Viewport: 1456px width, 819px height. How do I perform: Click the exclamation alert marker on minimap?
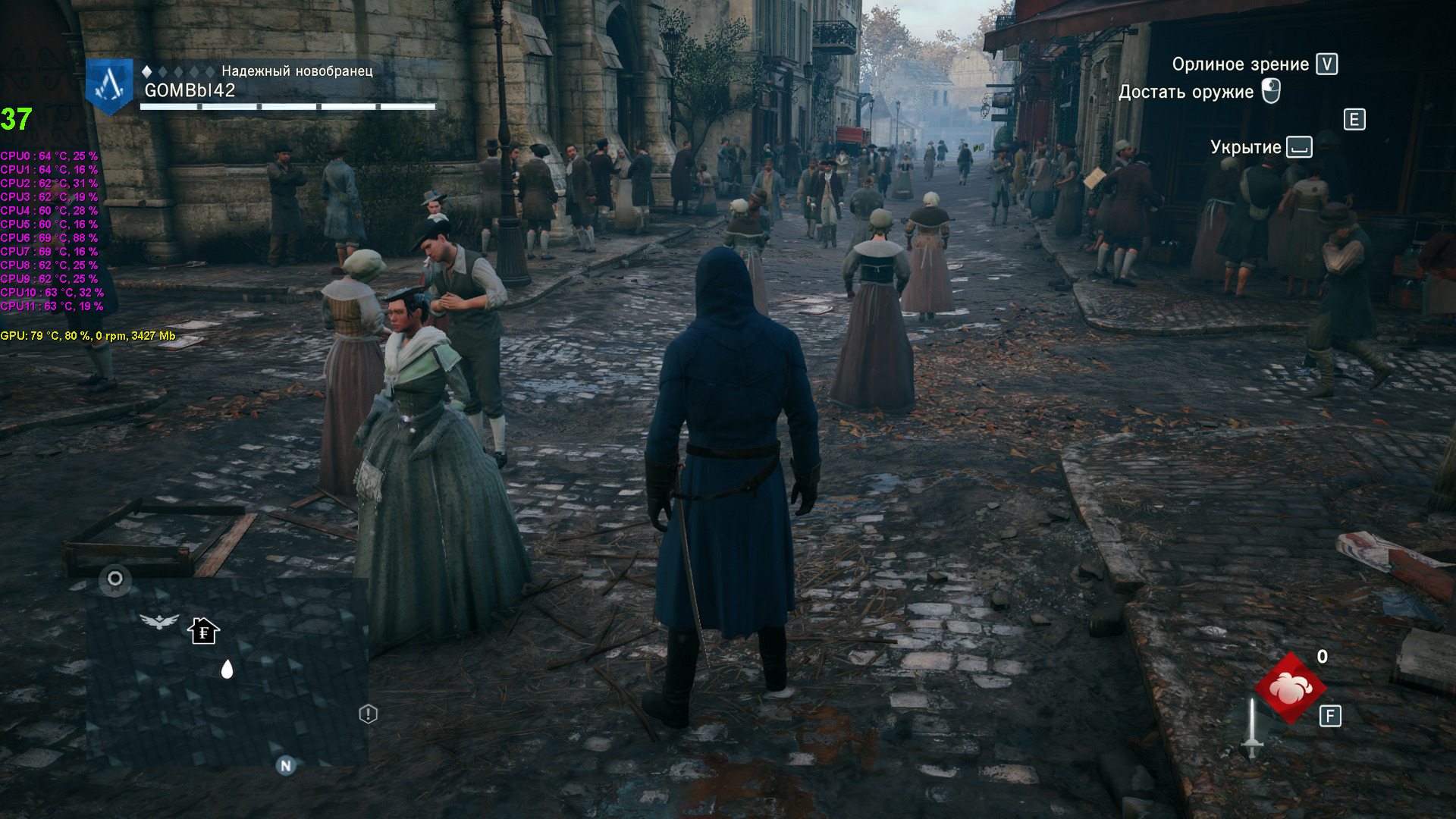(368, 714)
